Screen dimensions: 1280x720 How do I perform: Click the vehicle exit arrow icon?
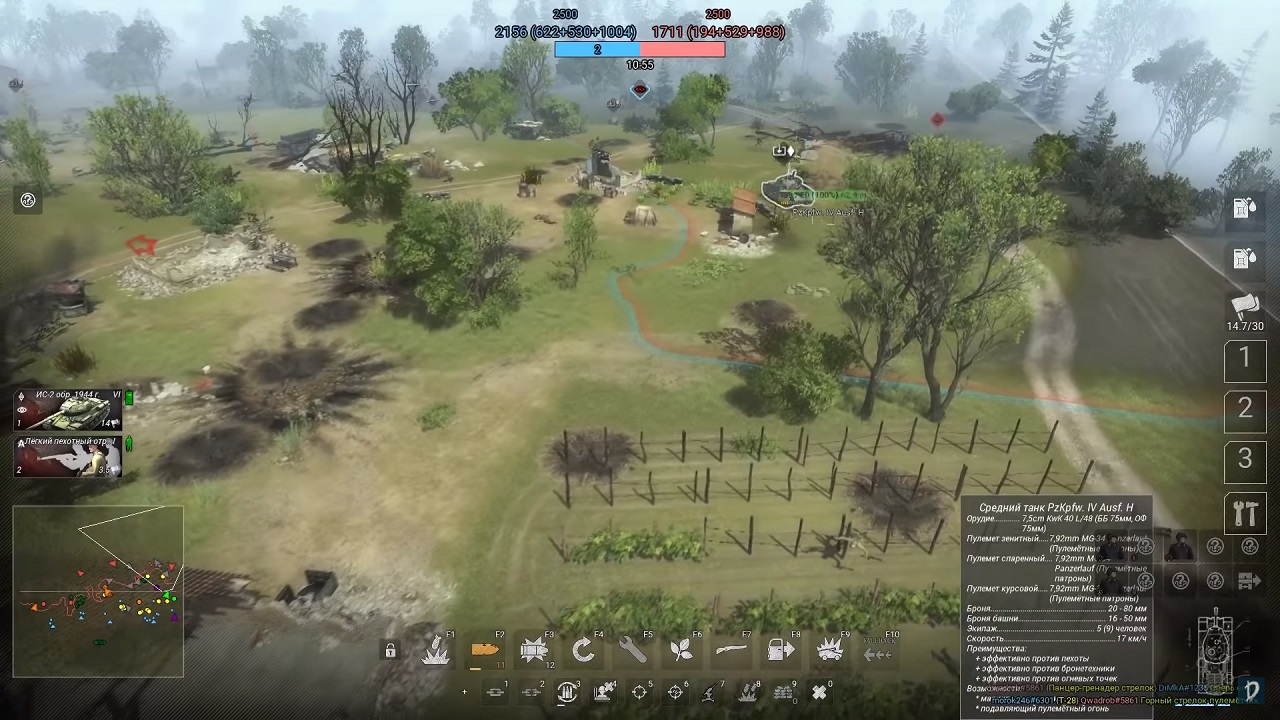tap(1250, 580)
